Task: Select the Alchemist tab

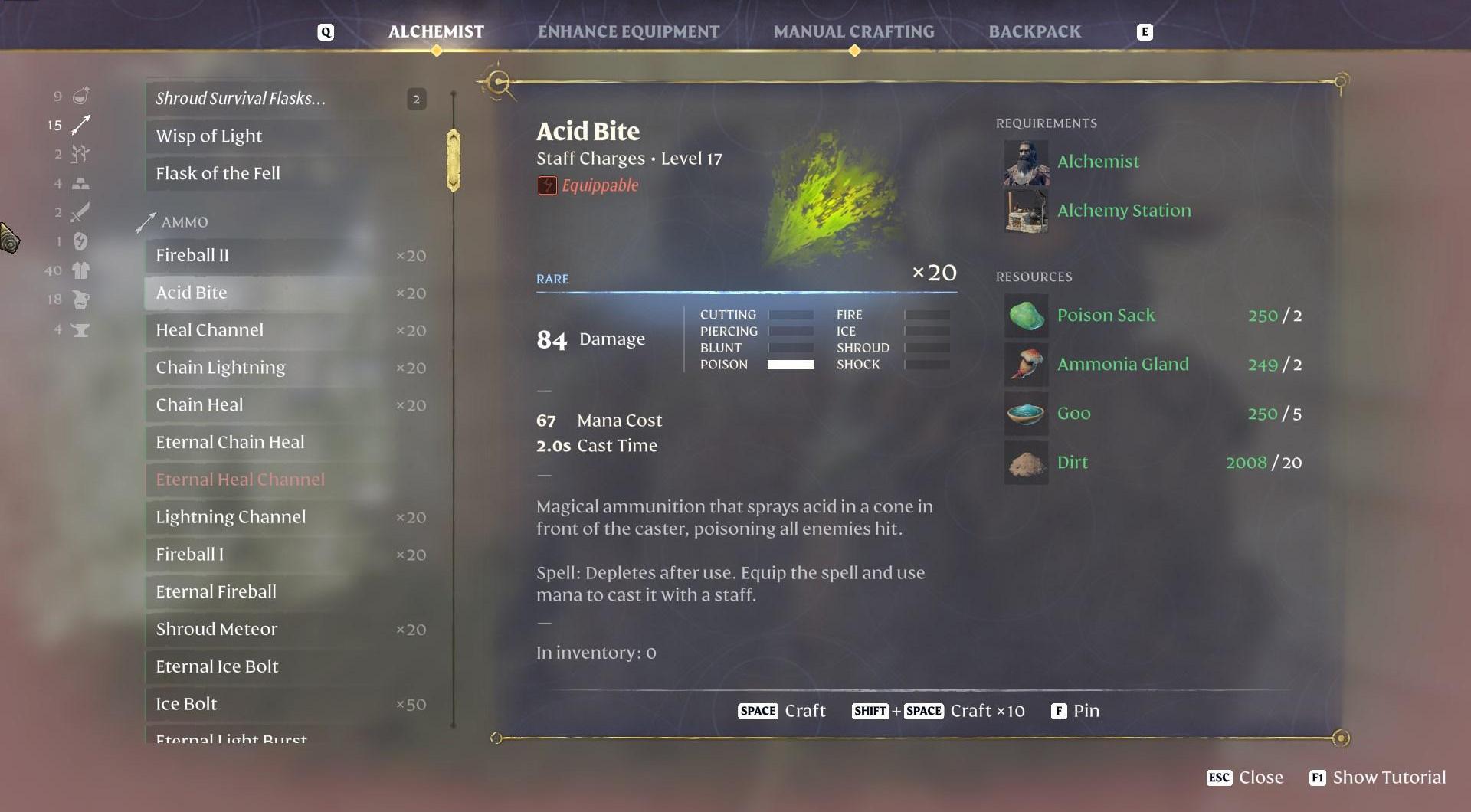Action: [436, 31]
